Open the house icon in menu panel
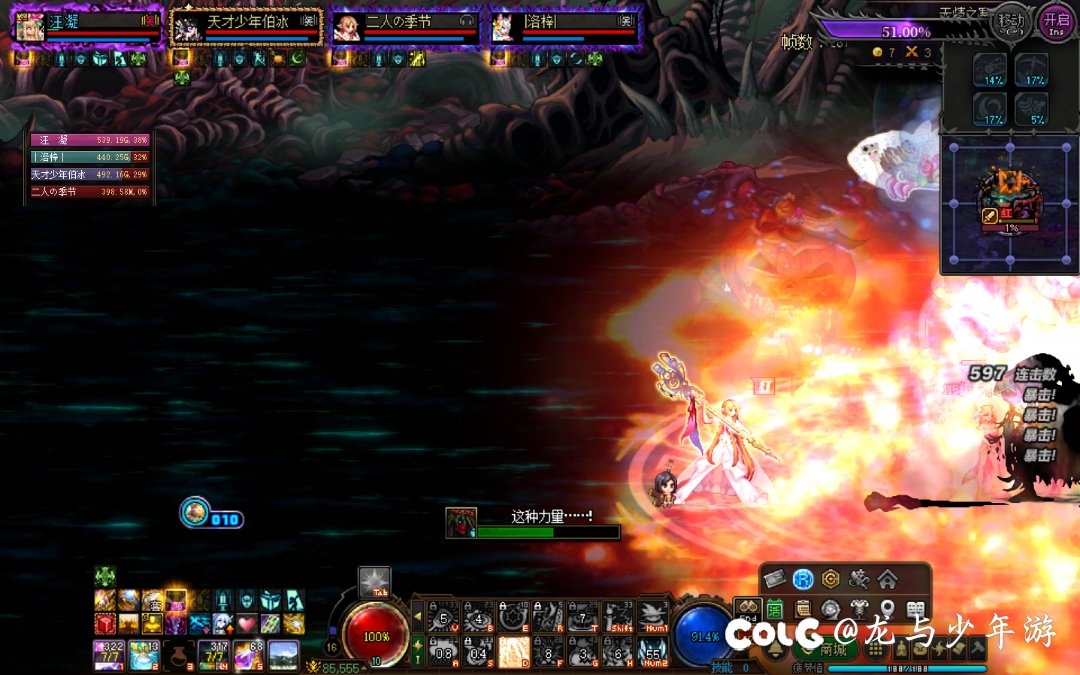Image resolution: width=1080 pixels, height=675 pixels. click(x=887, y=579)
